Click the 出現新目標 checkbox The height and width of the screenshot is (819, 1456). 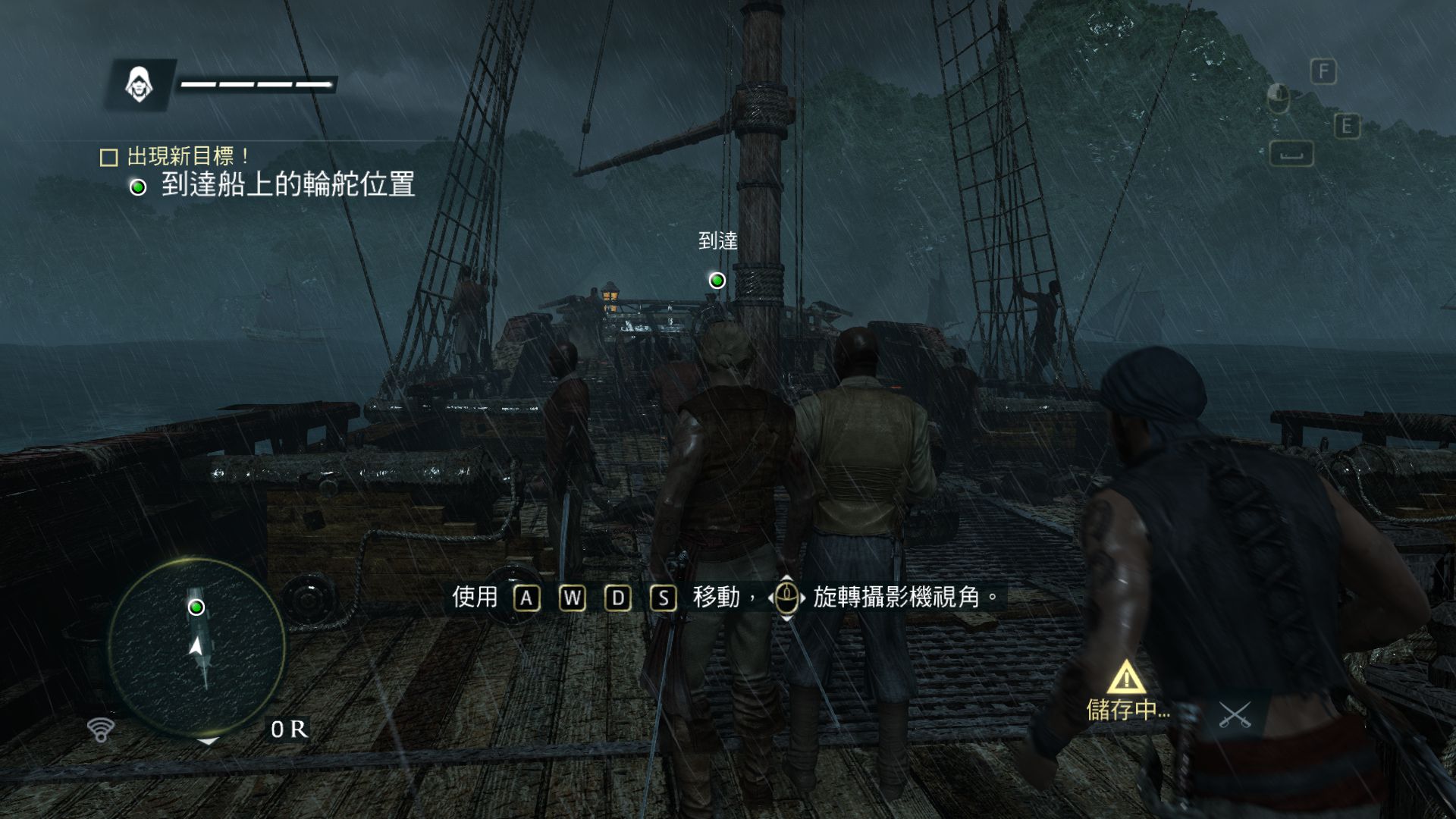(109, 157)
